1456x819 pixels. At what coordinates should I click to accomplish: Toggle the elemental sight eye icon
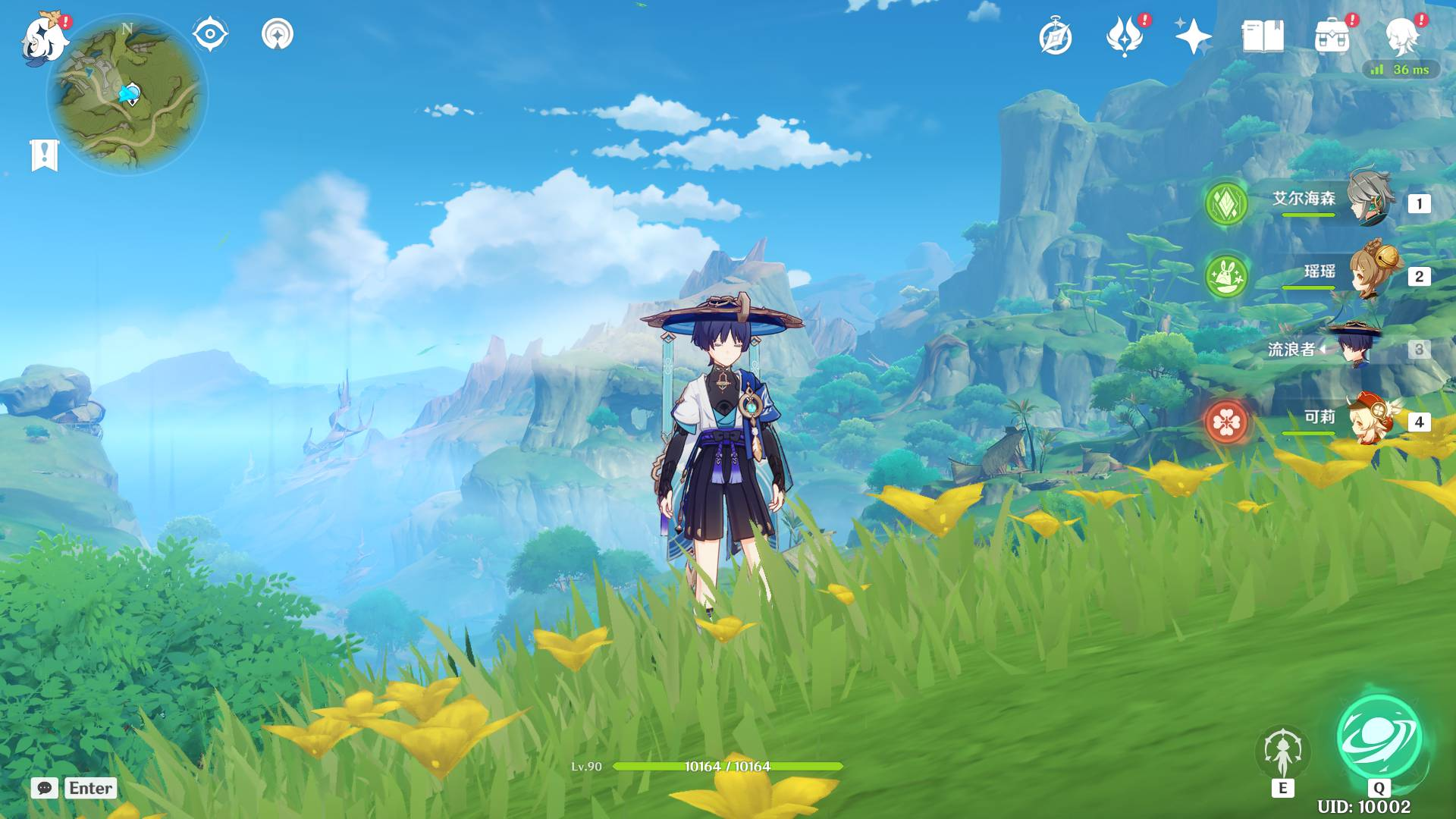210,35
